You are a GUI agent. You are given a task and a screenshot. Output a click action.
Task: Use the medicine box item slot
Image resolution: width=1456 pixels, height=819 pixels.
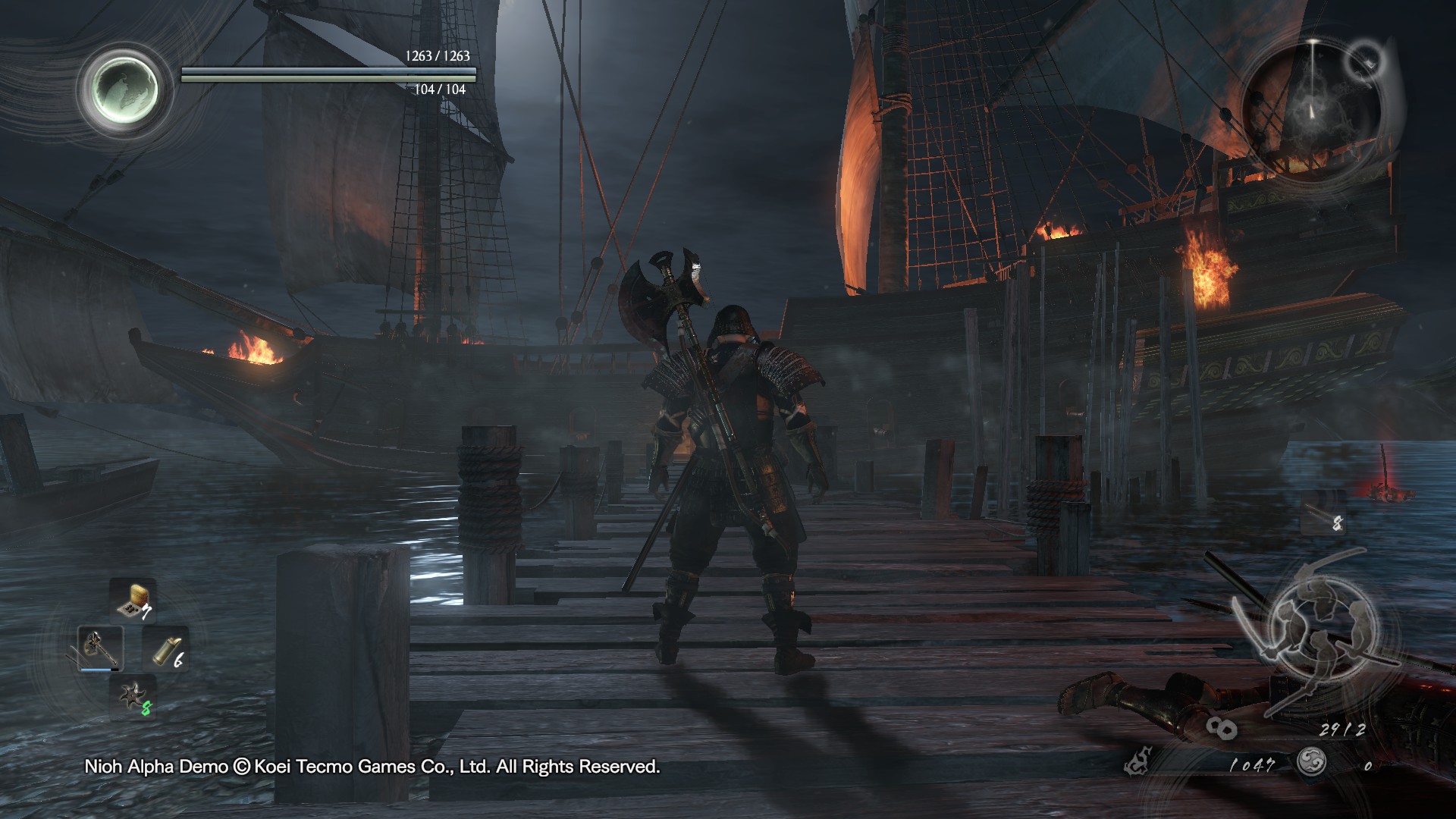(133, 600)
